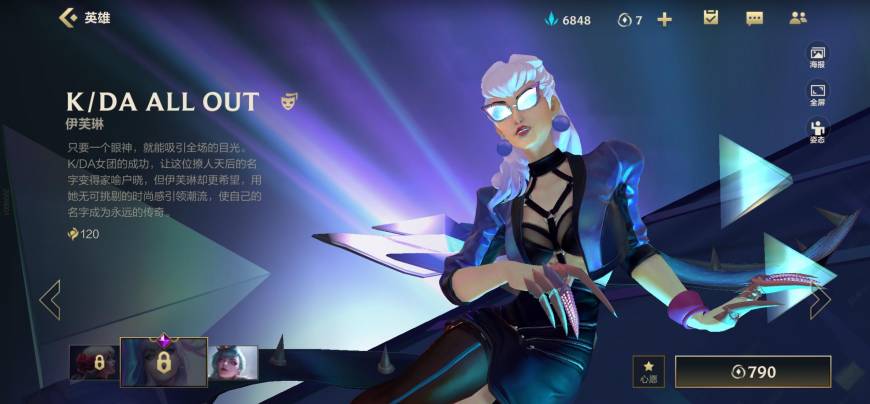The height and width of the screenshot is (404, 870).
Task: Switch to fullscreen view (全屏)
Action: coord(817,94)
